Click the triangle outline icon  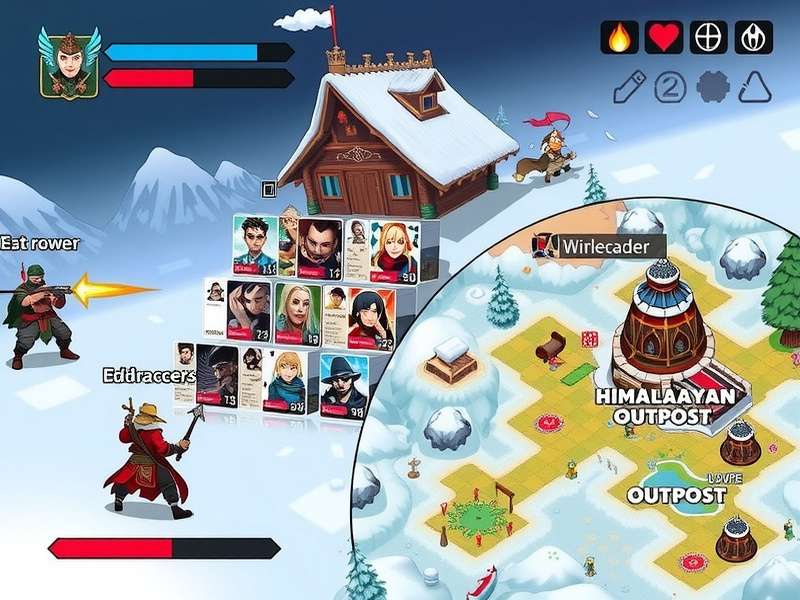(x=754, y=88)
